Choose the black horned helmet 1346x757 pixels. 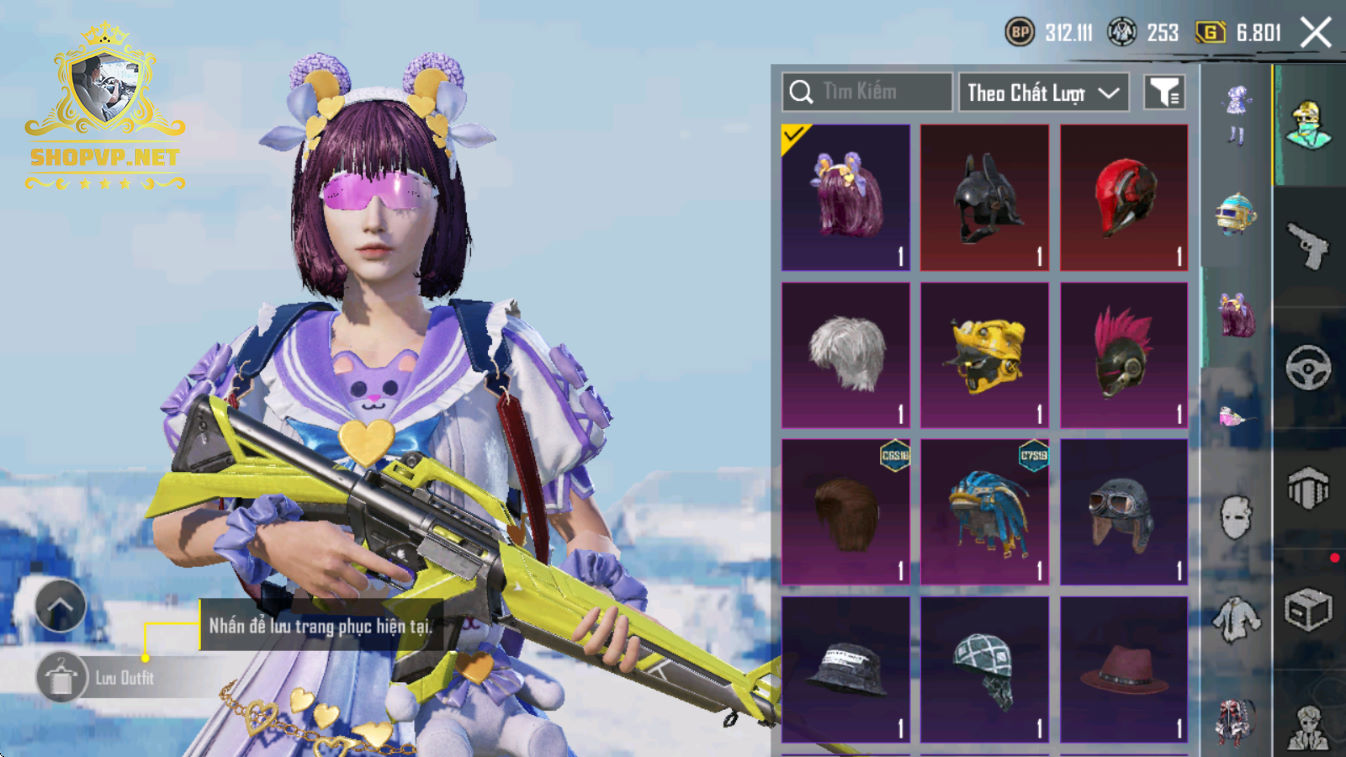click(985, 197)
